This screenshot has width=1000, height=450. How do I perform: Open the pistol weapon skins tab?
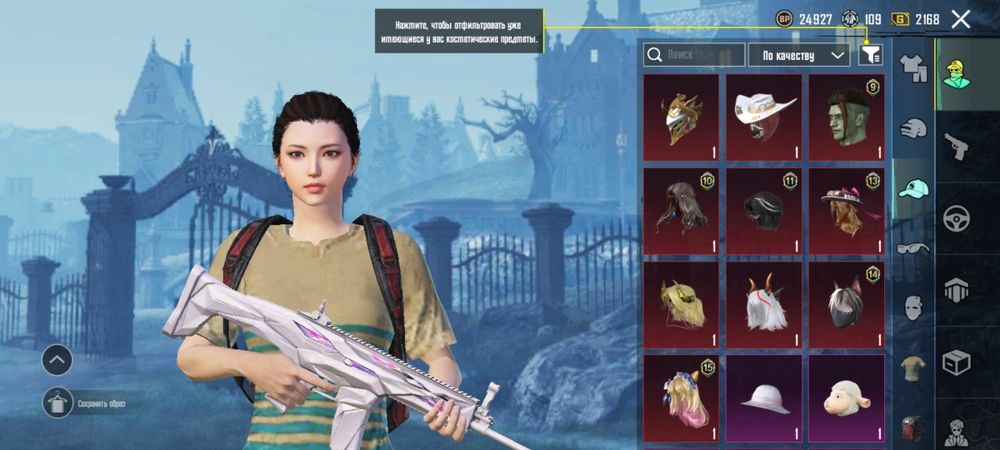[x=957, y=147]
